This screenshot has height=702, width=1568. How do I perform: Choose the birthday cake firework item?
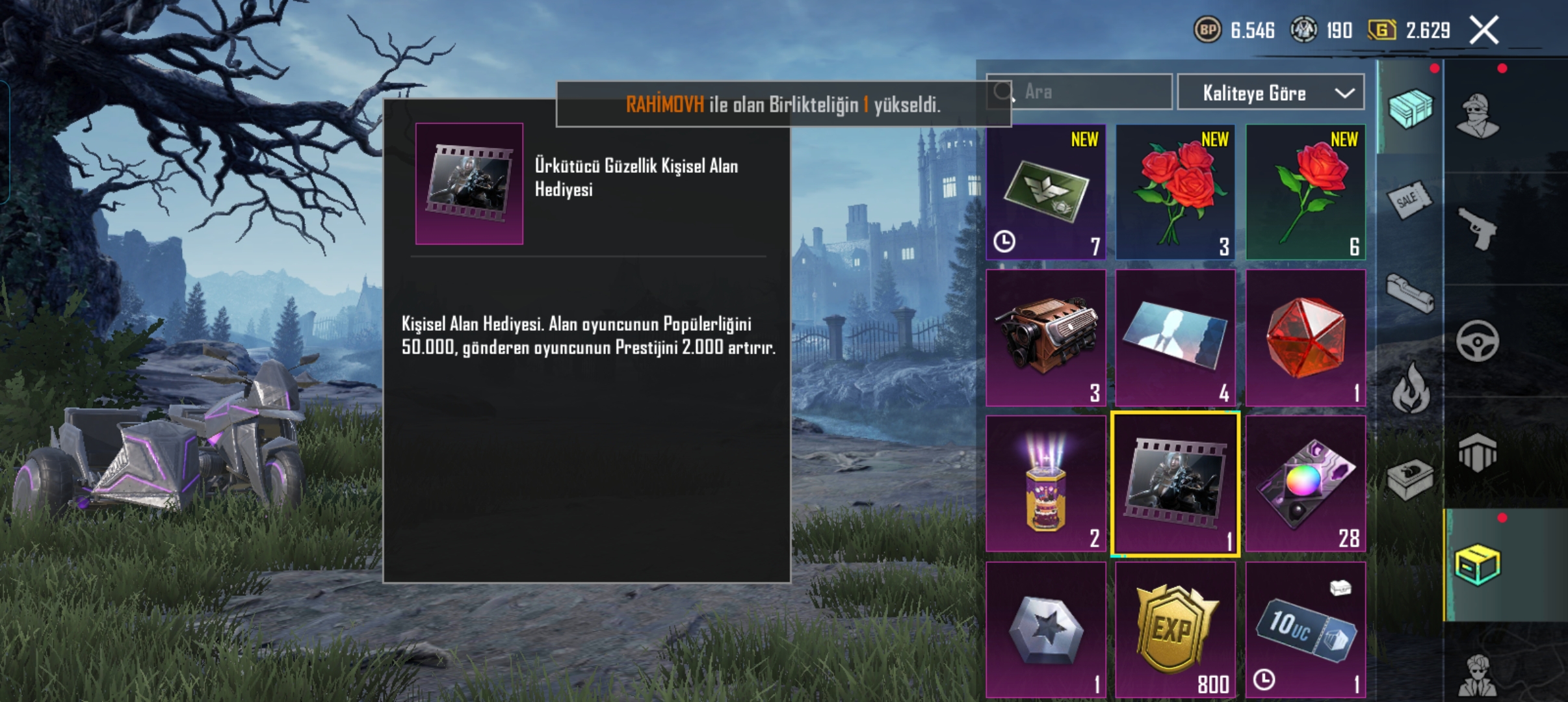1046,484
